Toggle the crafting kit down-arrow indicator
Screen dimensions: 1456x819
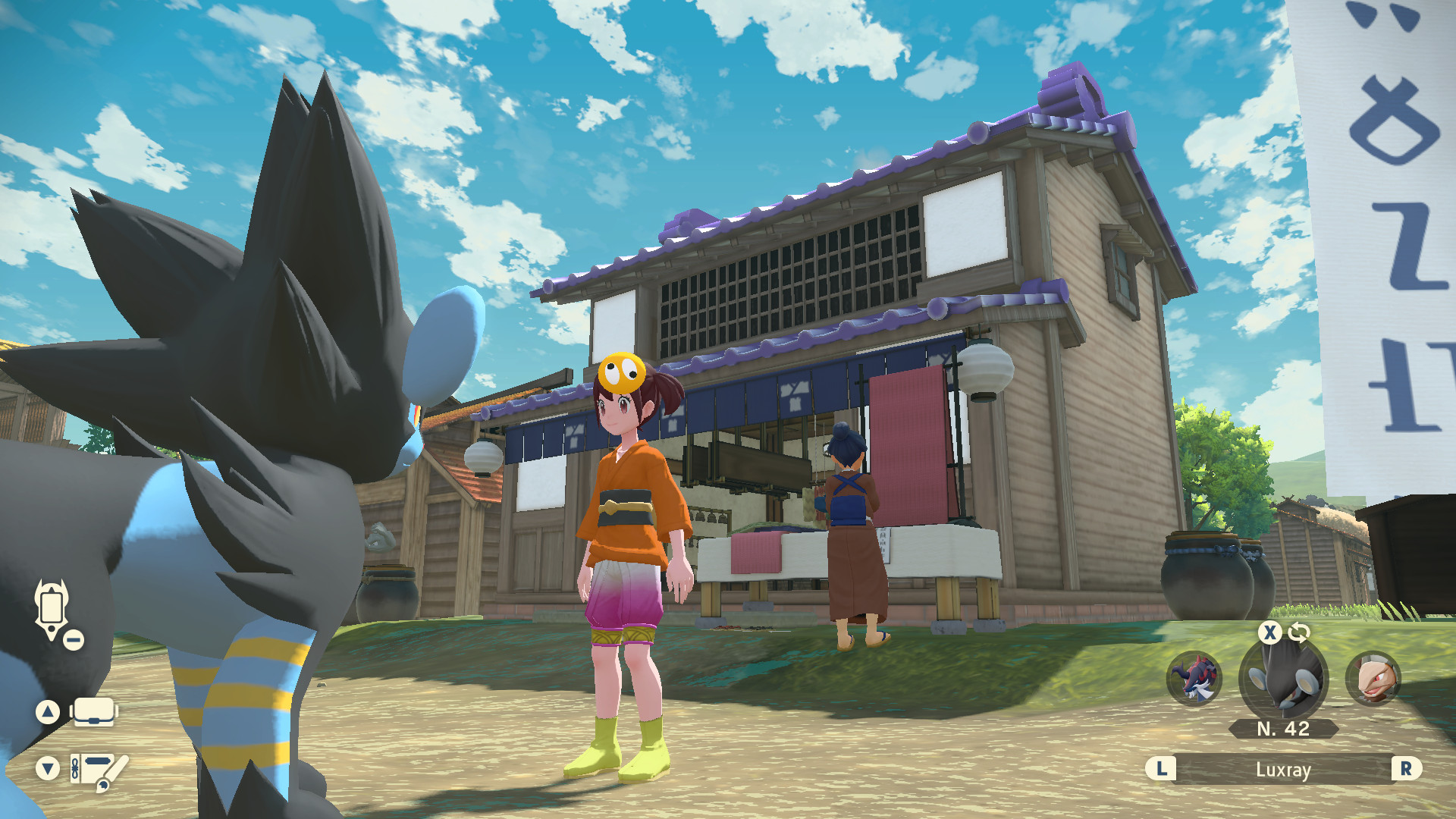pyautogui.click(x=48, y=767)
